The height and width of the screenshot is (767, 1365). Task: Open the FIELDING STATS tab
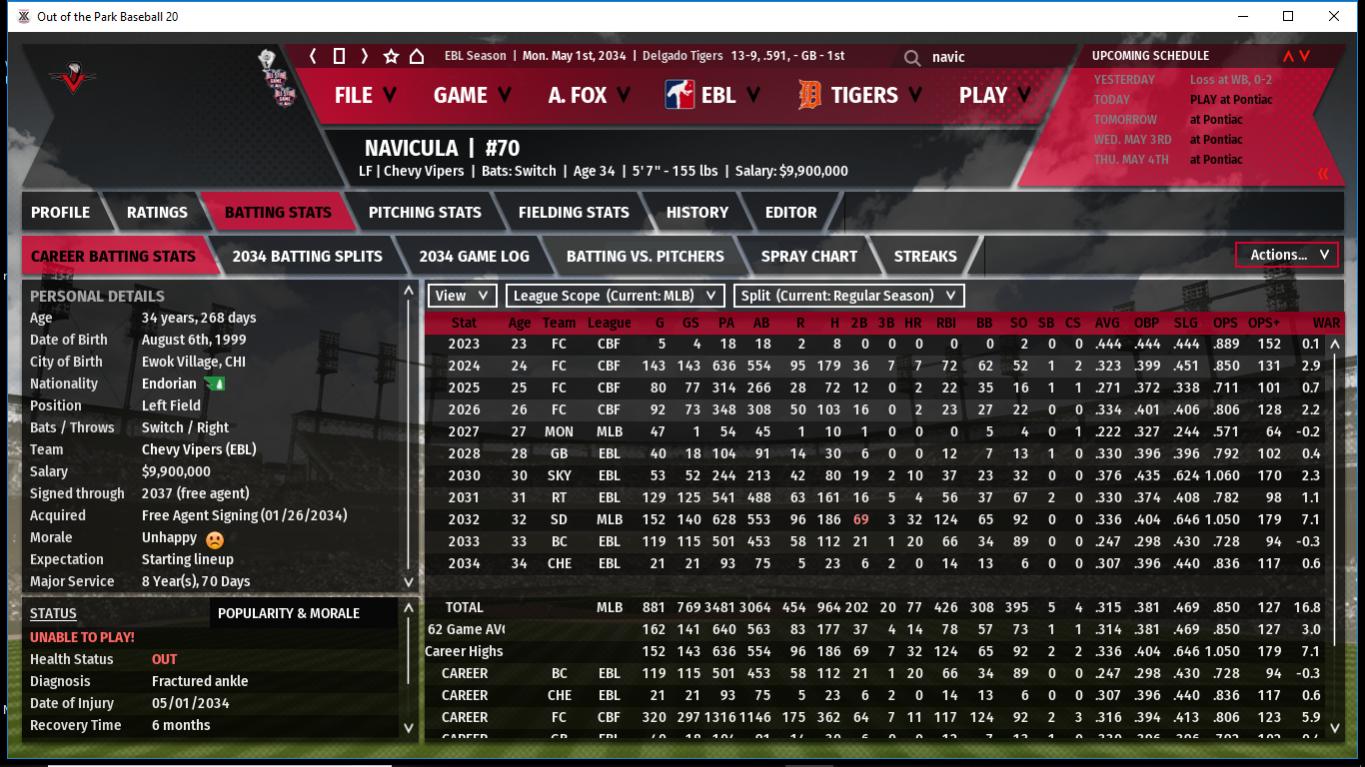pos(573,212)
